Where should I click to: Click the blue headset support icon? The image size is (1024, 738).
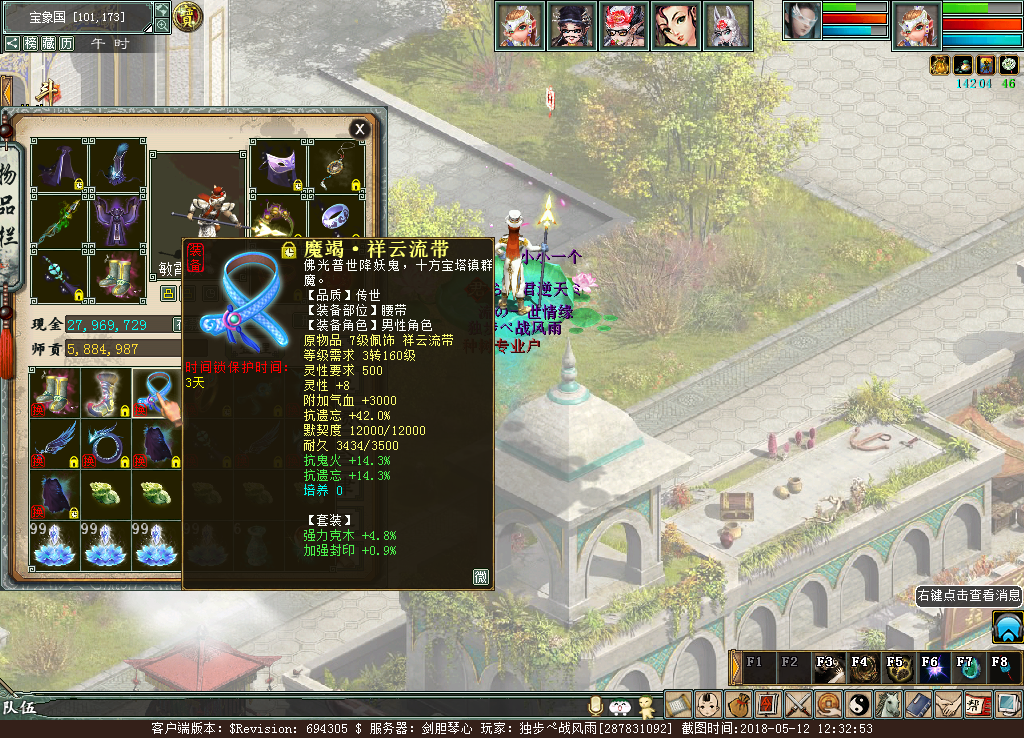point(1007,628)
